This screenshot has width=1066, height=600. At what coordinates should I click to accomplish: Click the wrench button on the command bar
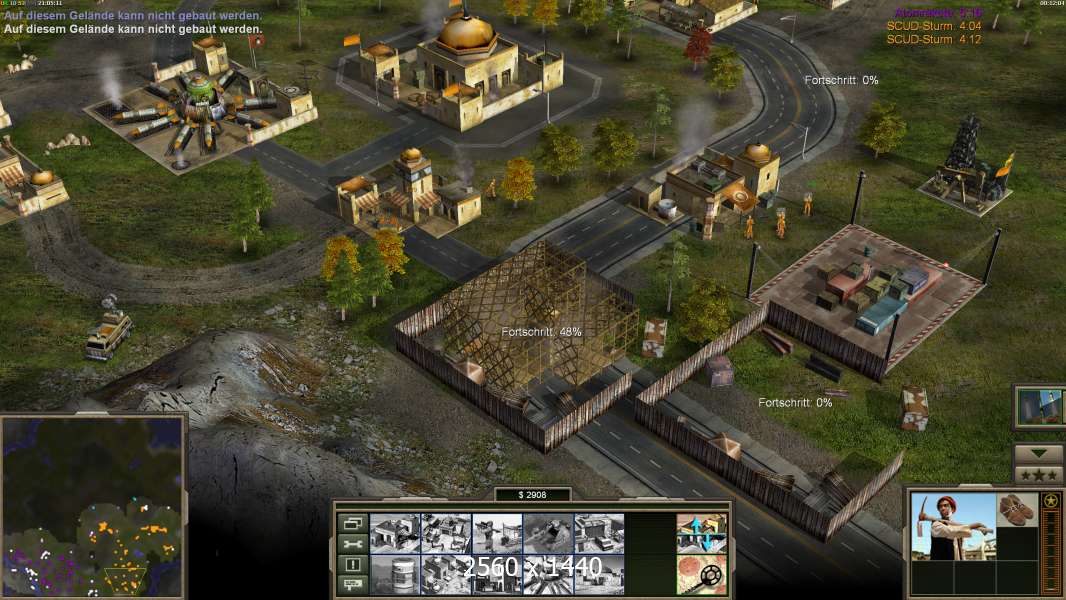coord(351,544)
